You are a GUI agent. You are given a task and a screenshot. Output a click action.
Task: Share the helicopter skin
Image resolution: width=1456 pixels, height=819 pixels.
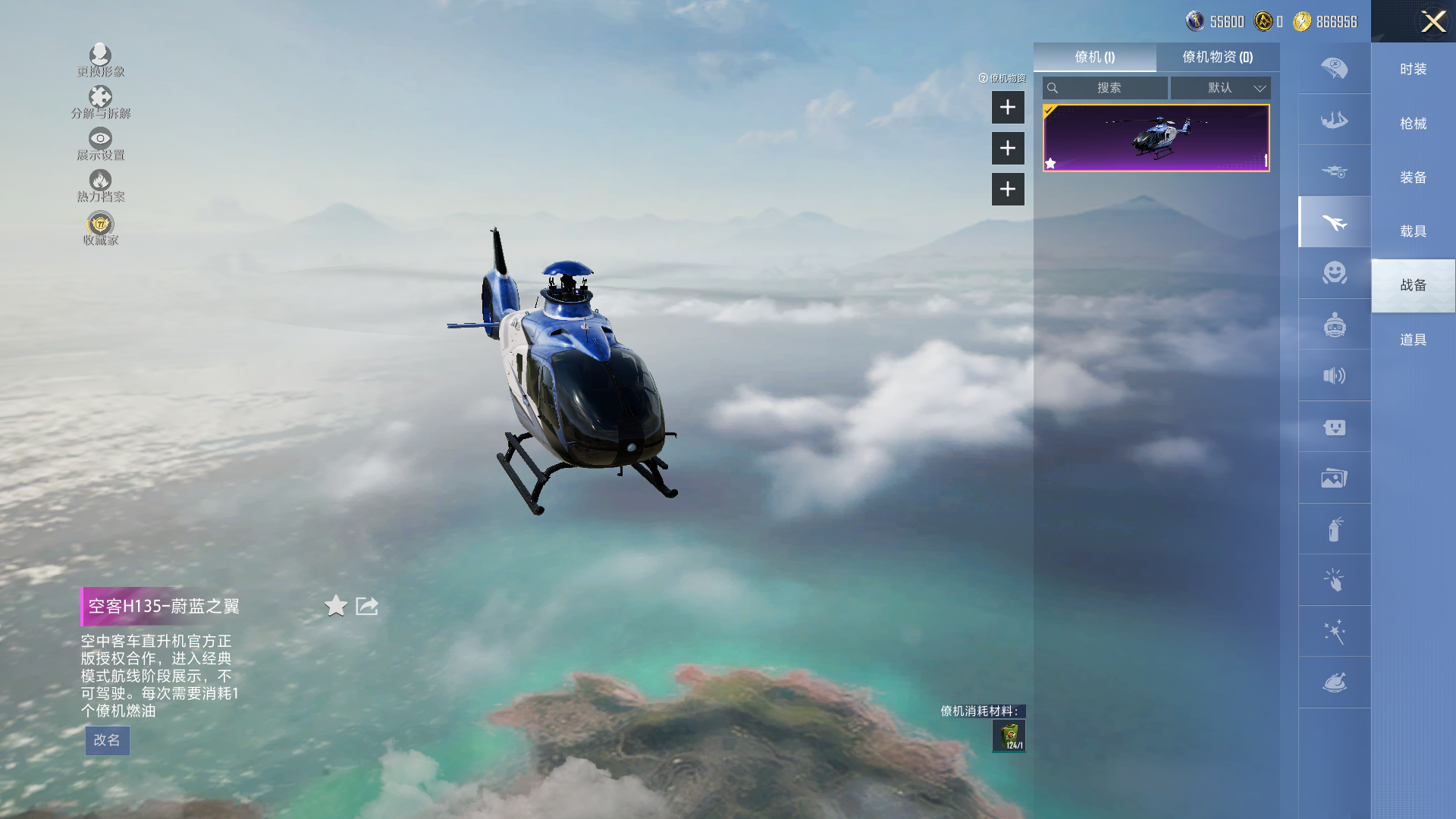(x=367, y=606)
